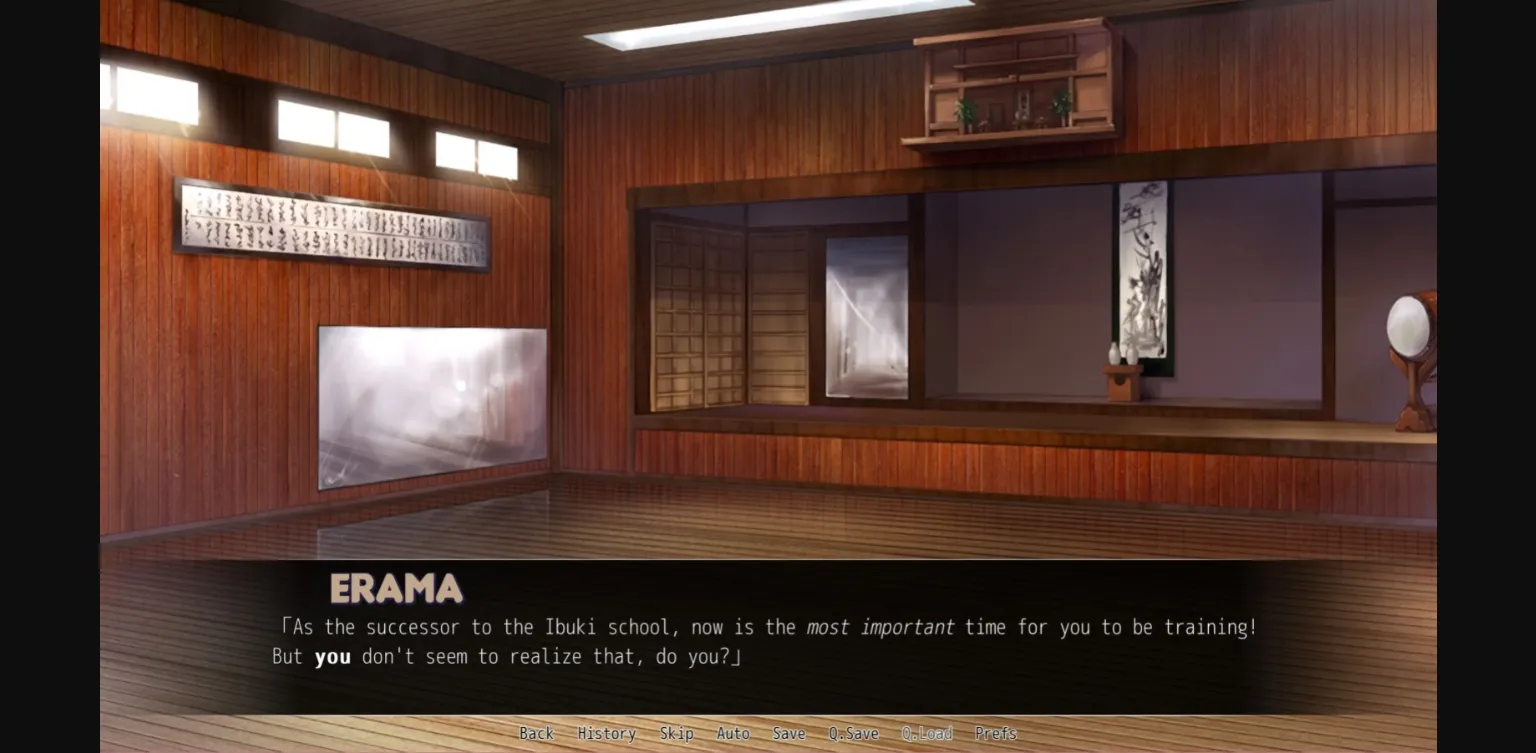Open the Prefs settings menu
Image resolution: width=1536 pixels, height=753 pixels.
pyautogui.click(x=996, y=733)
